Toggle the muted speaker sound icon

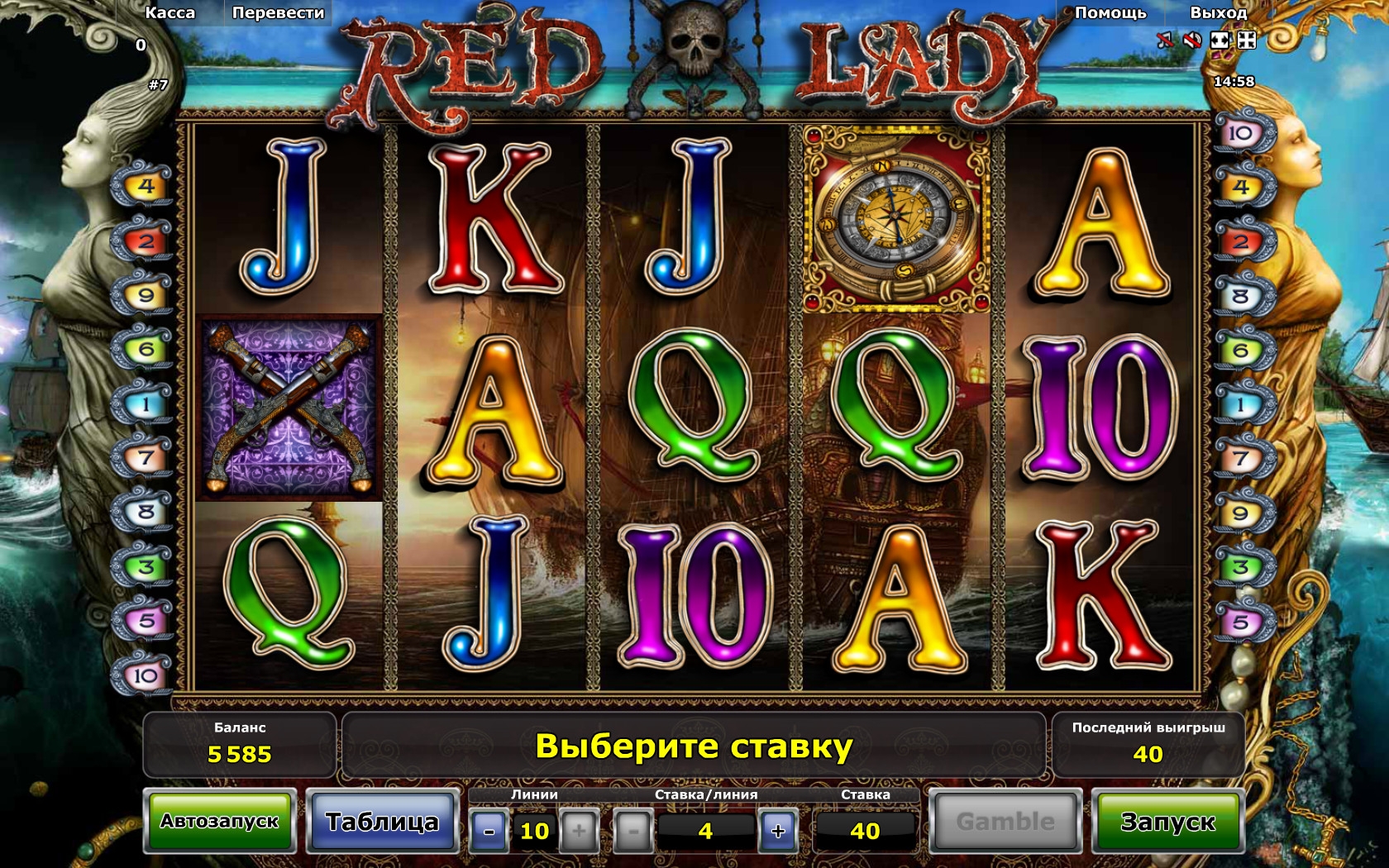click(1191, 40)
